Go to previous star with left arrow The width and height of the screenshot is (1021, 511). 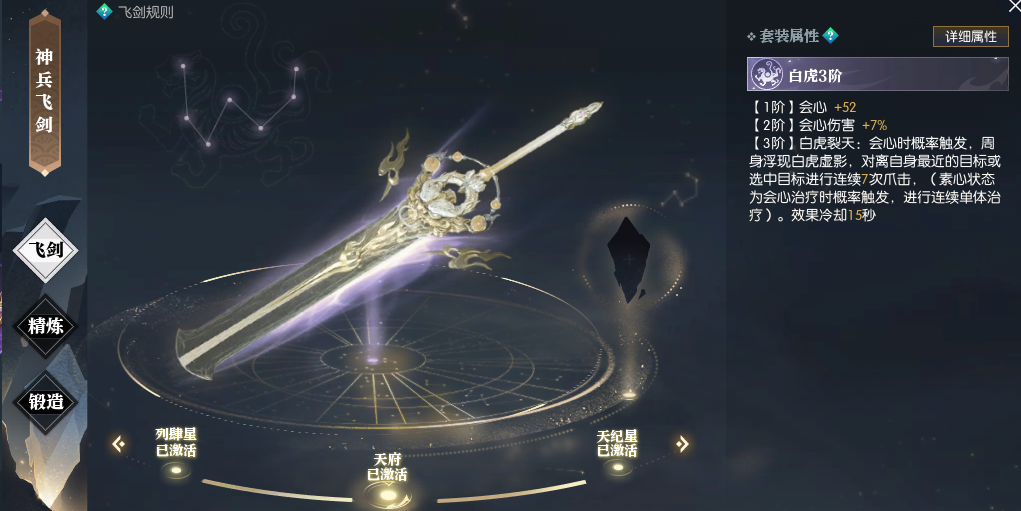click(x=119, y=443)
